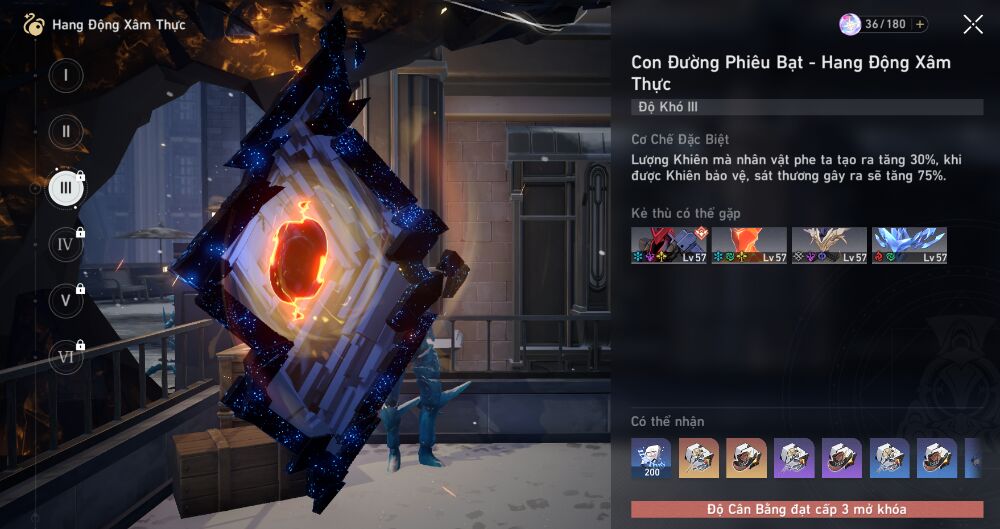Select the highlighted difficulty III node
The width and height of the screenshot is (1000, 529).
(66, 188)
